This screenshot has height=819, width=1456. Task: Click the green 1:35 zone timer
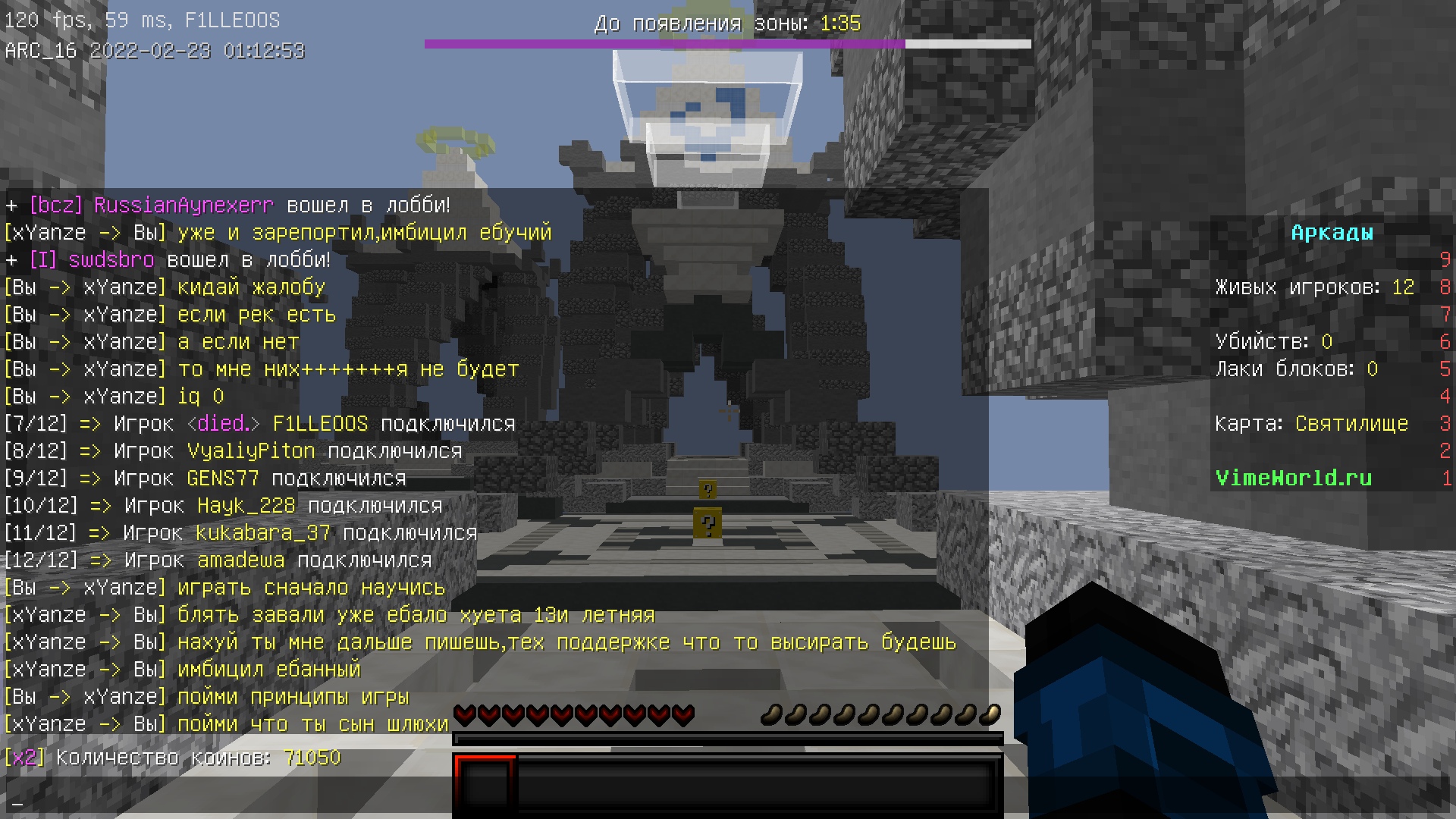pos(839,24)
